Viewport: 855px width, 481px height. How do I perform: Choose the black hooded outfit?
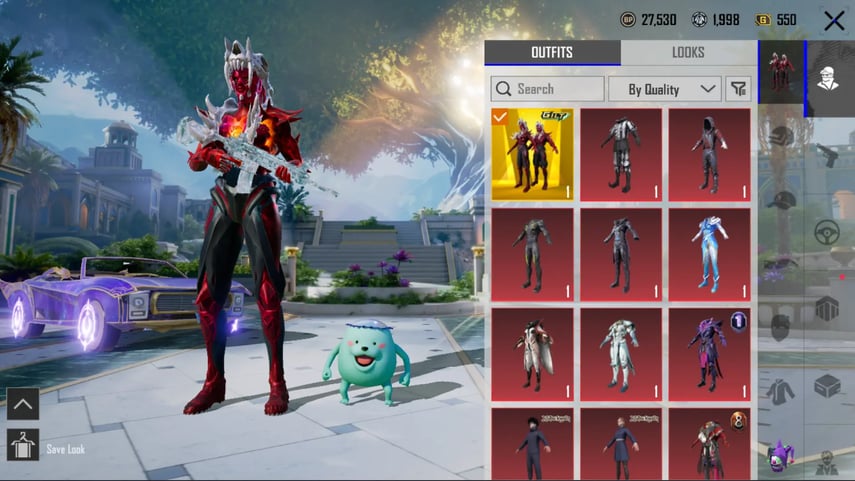[x=709, y=154]
